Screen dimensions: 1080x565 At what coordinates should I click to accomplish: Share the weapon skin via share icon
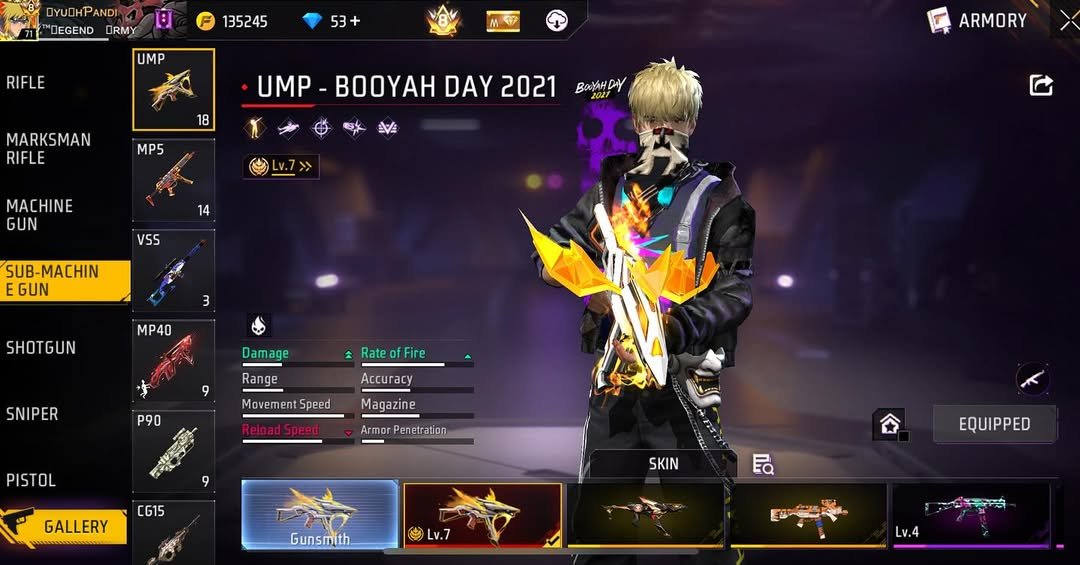pyautogui.click(x=1041, y=86)
